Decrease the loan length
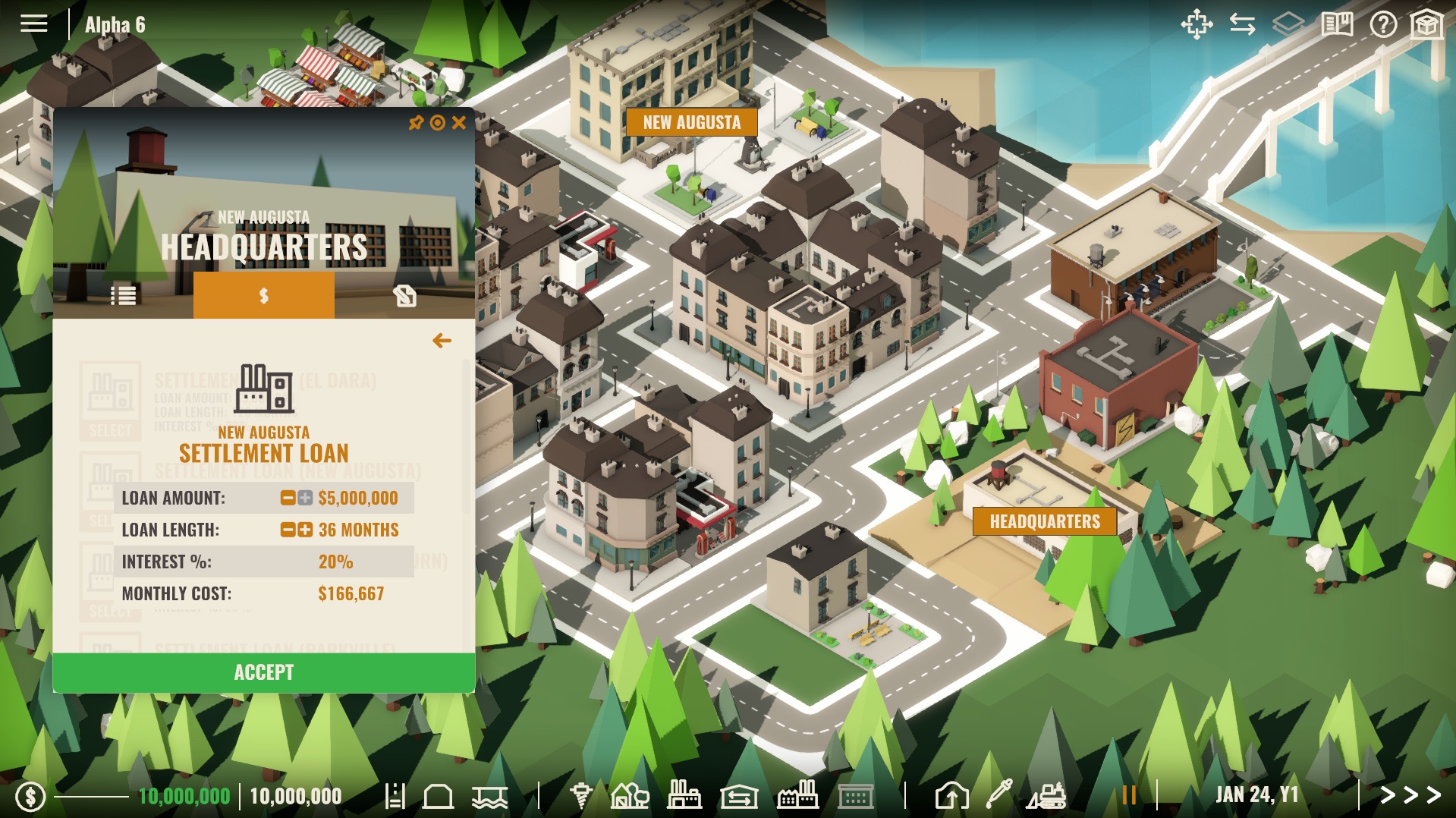This screenshot has width=1456, height=818. tap(288, 530)
